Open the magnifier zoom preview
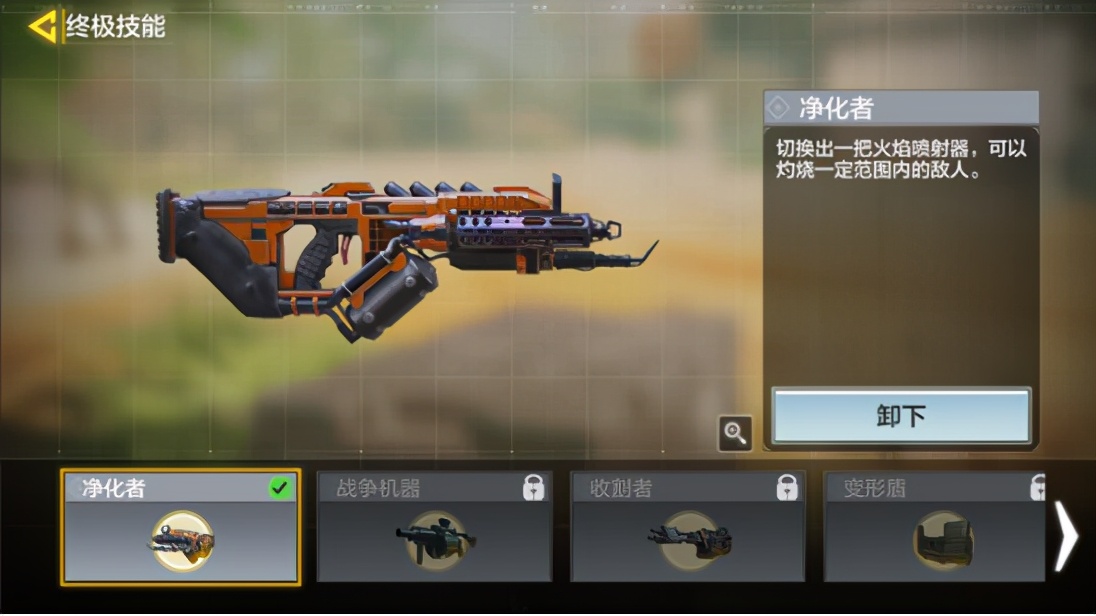 tap(735, 433)
